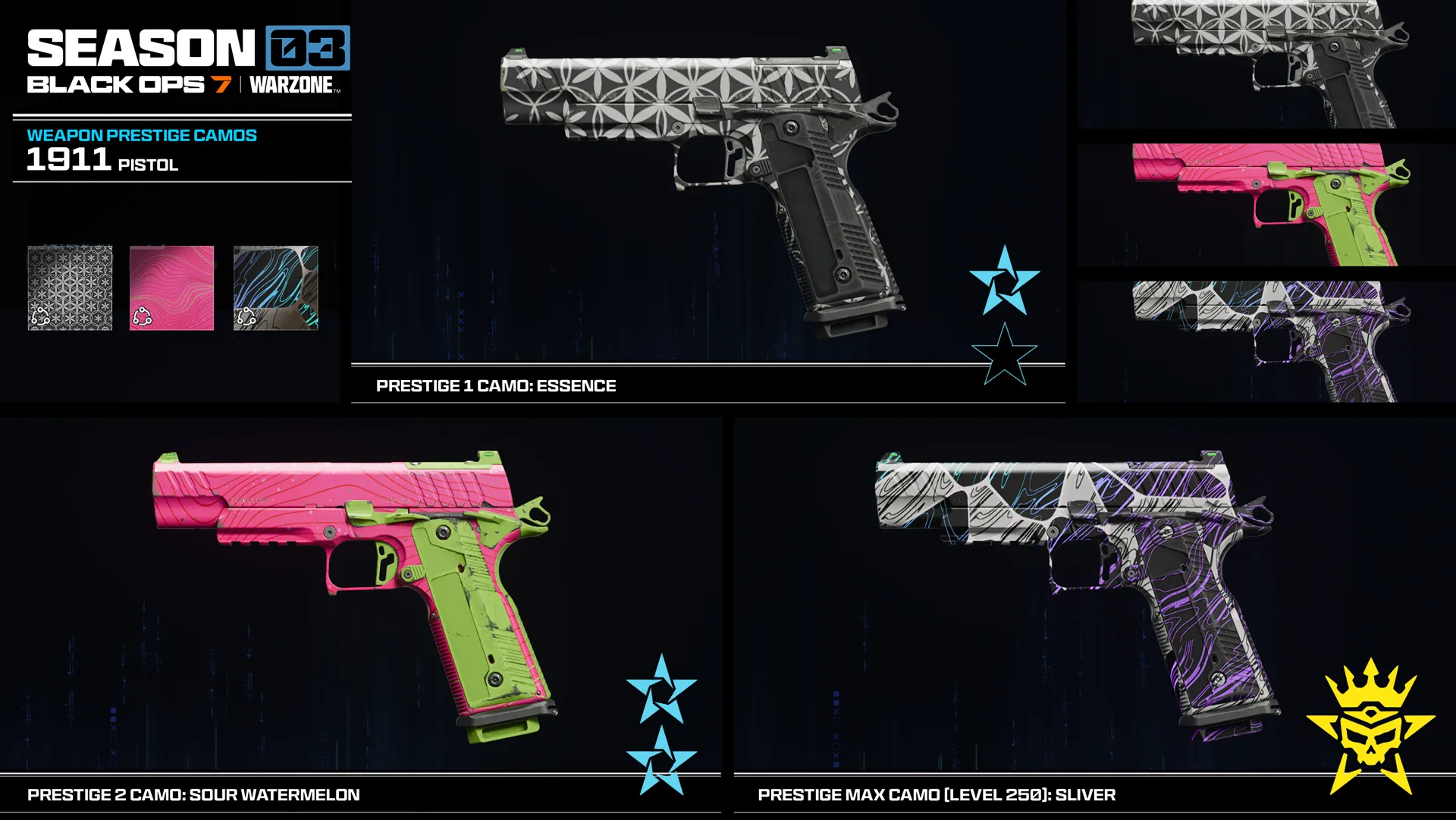Pick the blue-lined Sliver camo swatch
The width and height of the screenshot is (1456, 820).
pos(275,287)
